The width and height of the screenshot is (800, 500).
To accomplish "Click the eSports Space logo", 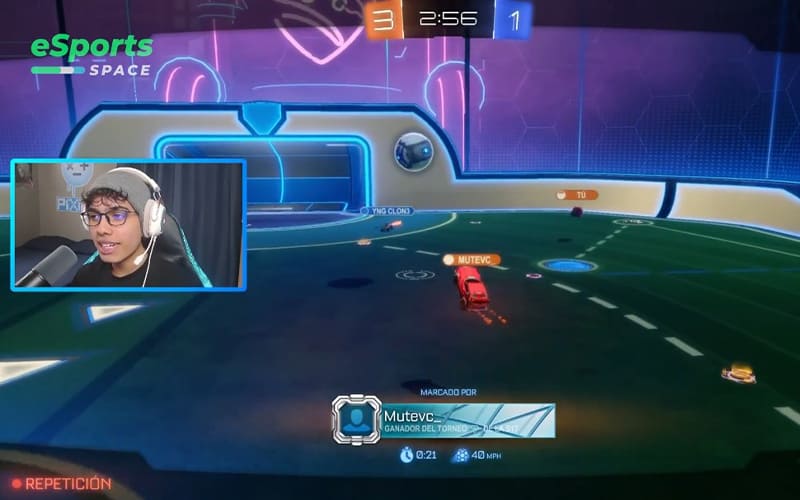I will coord(92,56).
